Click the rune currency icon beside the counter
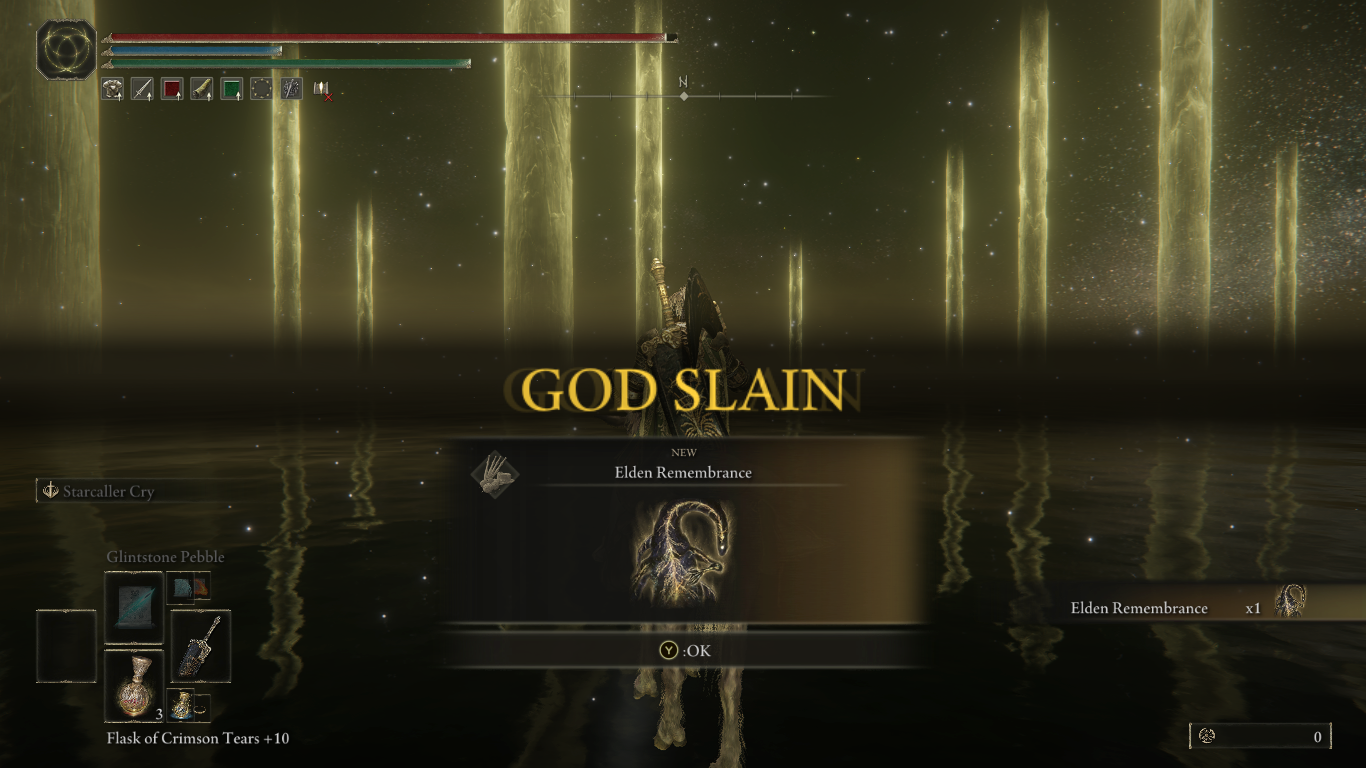The image size is (1366, 768). pos(1205,736)
